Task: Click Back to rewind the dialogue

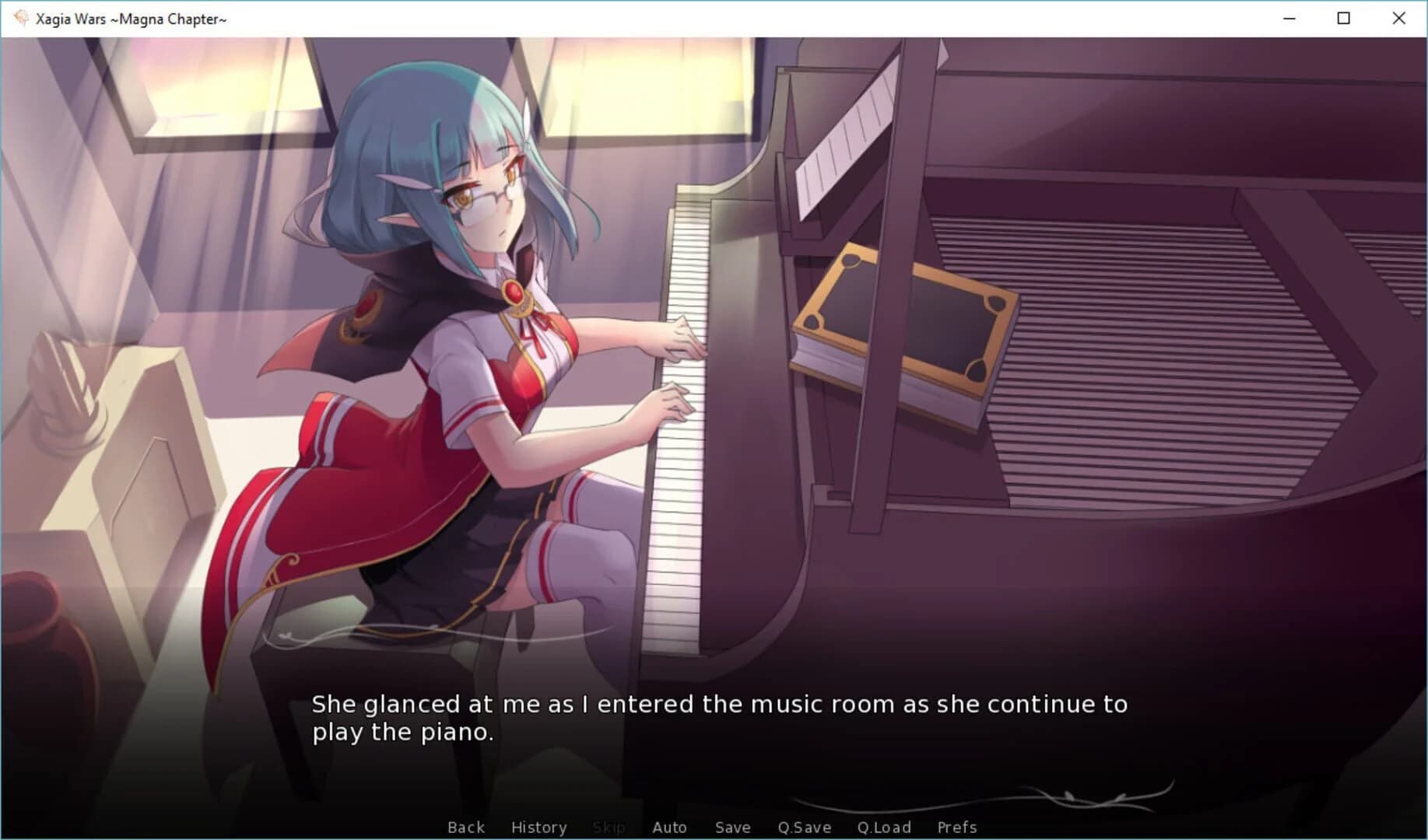Action: point(465,827)
